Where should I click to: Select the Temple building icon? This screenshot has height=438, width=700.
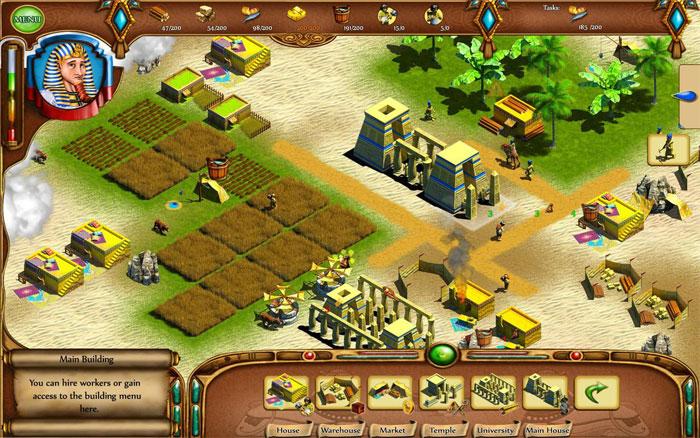(x=441, y=393)
